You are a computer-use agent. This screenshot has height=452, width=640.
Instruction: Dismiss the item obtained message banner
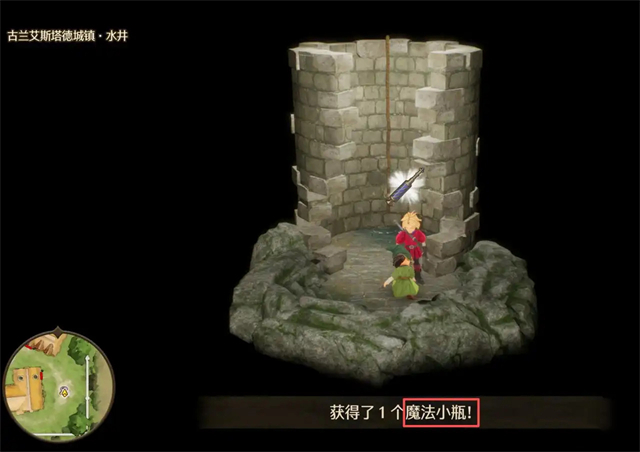point(412,412)
